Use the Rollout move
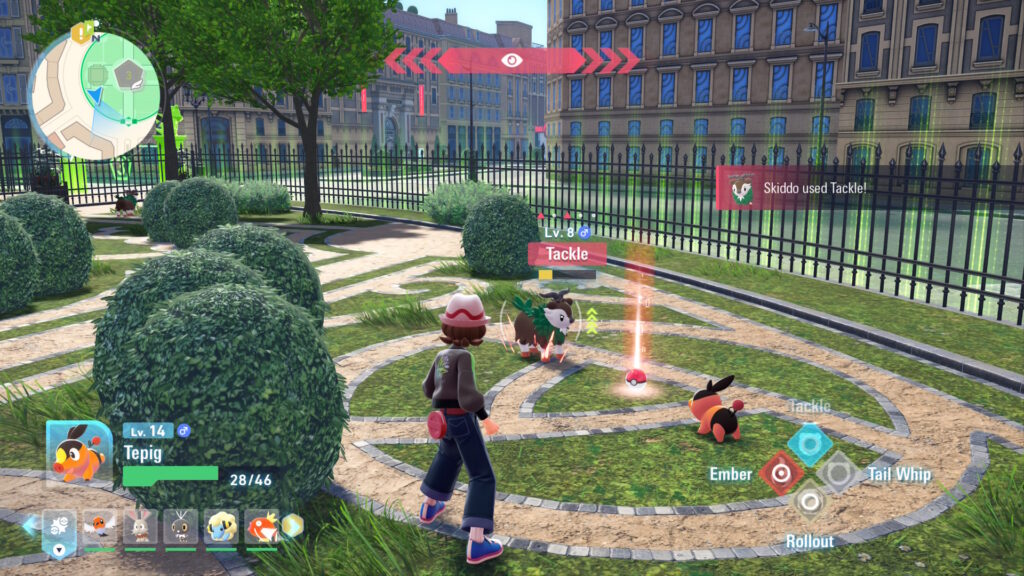The width and height of the screenshot is (1024, 576). pos(809,501)
